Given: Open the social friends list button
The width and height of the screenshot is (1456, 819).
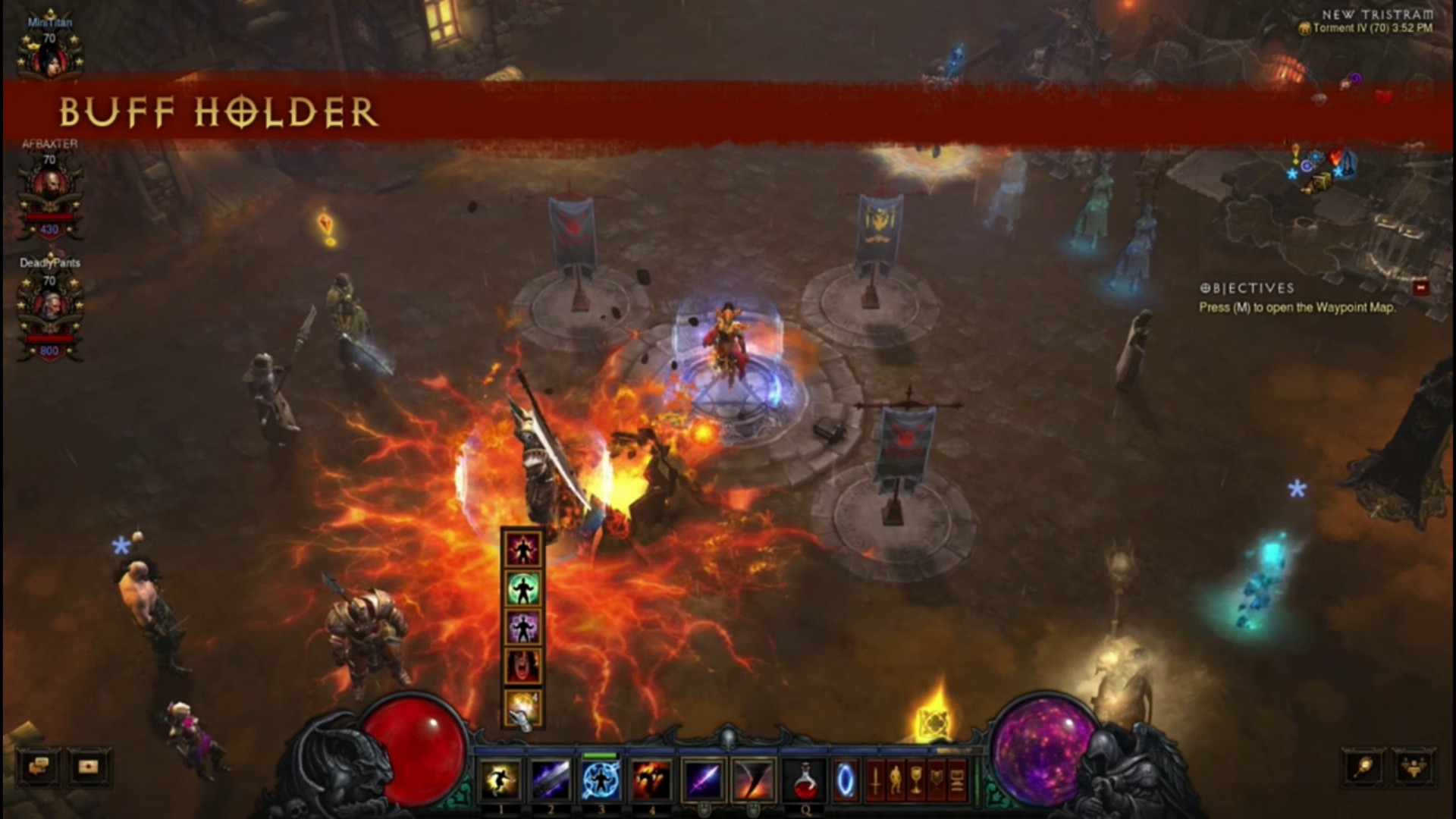Looking at the screenshot, I should pos(1414,767).
